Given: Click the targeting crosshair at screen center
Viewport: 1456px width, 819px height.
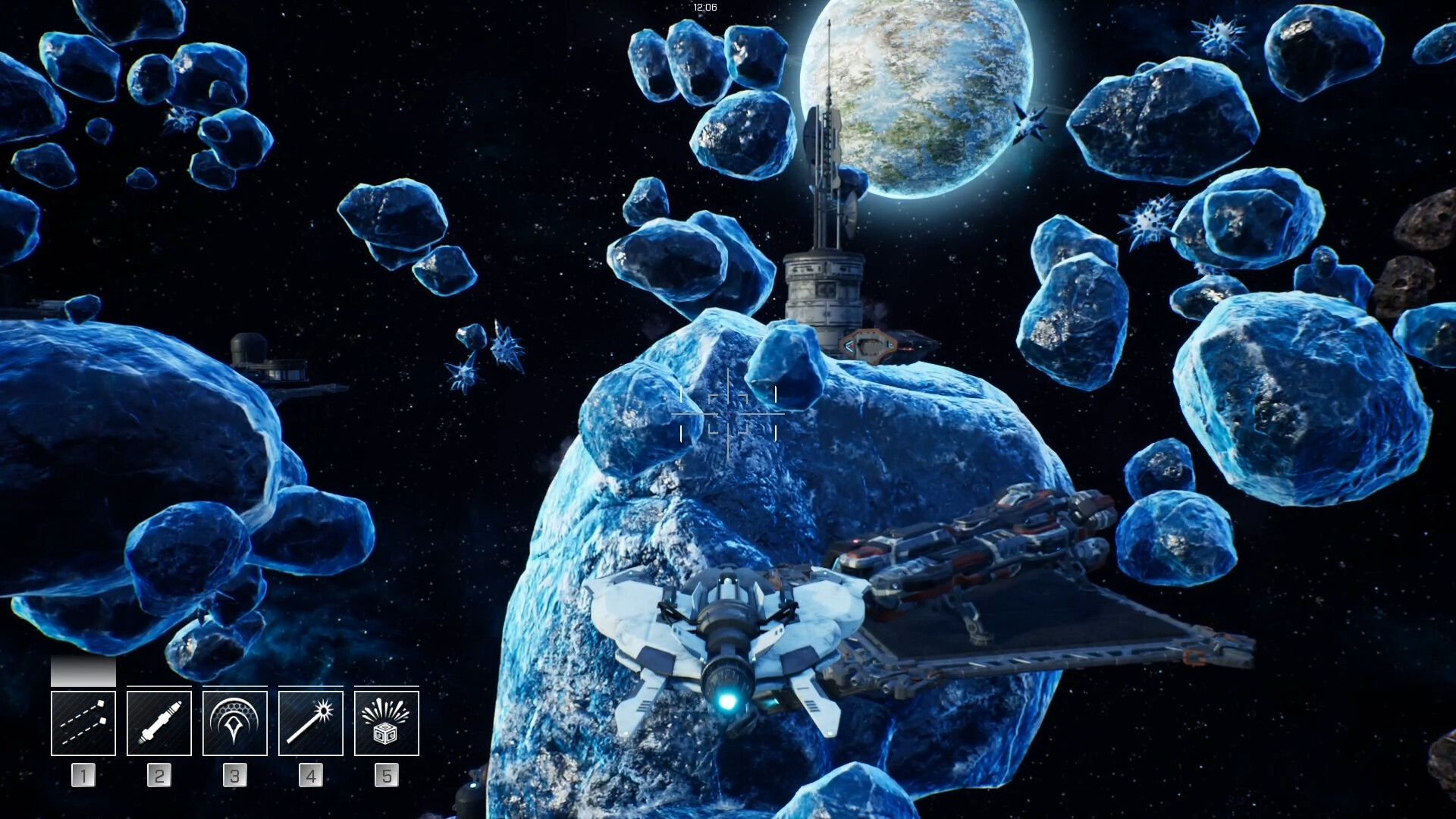Looking at the screenshot, I should [728, 416].
